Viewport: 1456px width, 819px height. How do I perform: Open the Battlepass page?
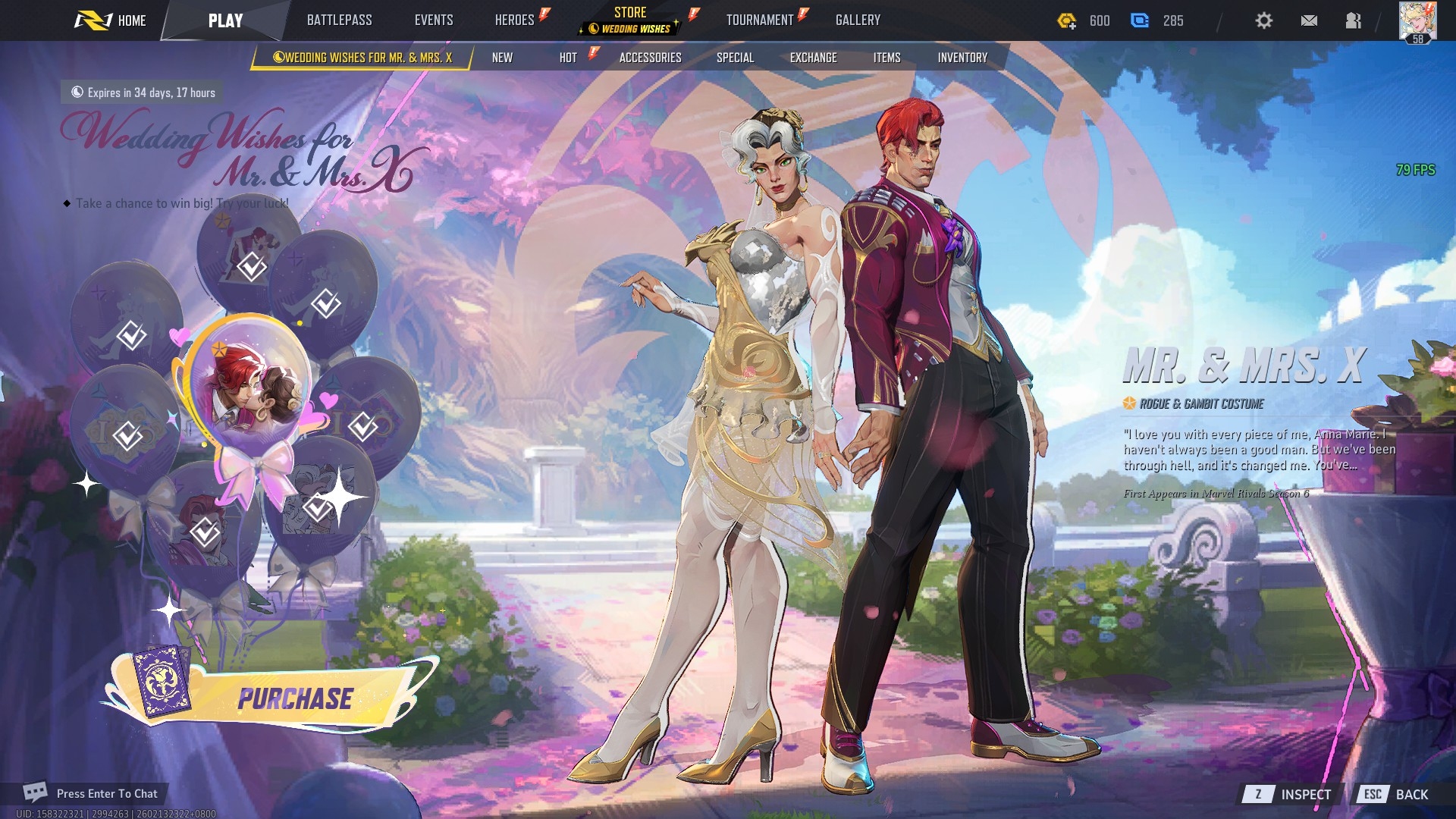click(339, 20)
